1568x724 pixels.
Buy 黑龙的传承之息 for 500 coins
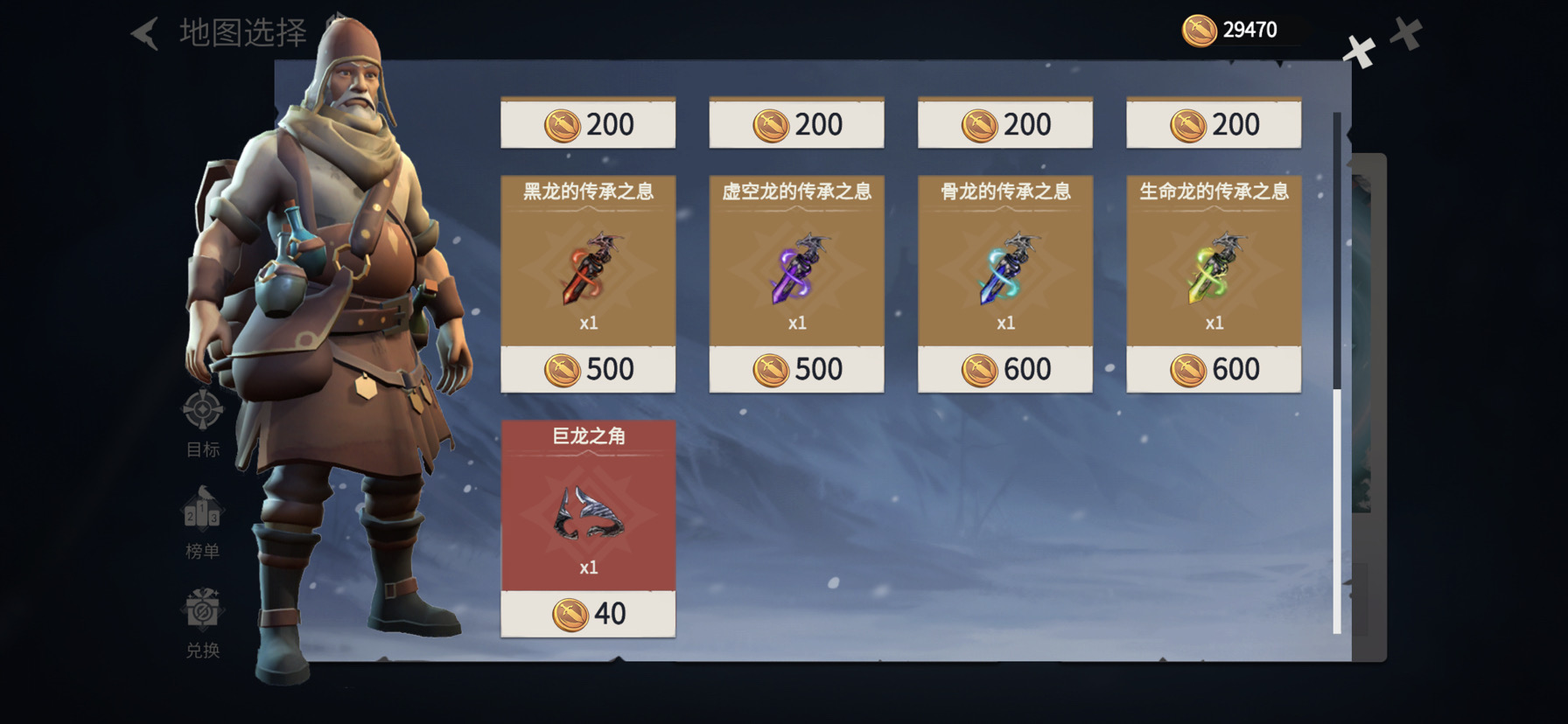pyautogui.click(x=588, y=370)
